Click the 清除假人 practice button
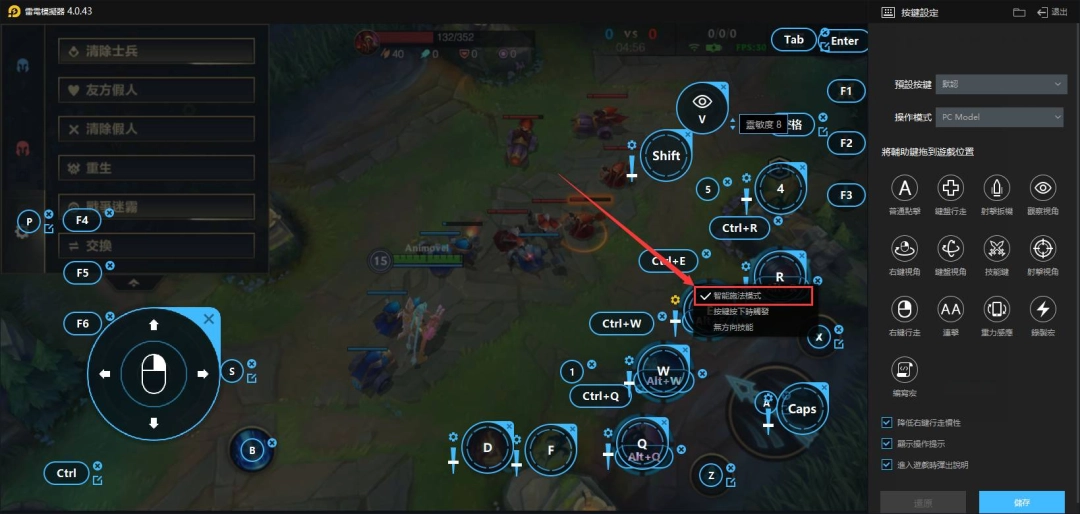Image resolution: width=1080 pixels, height=514 pixels. tap(156, 129)
